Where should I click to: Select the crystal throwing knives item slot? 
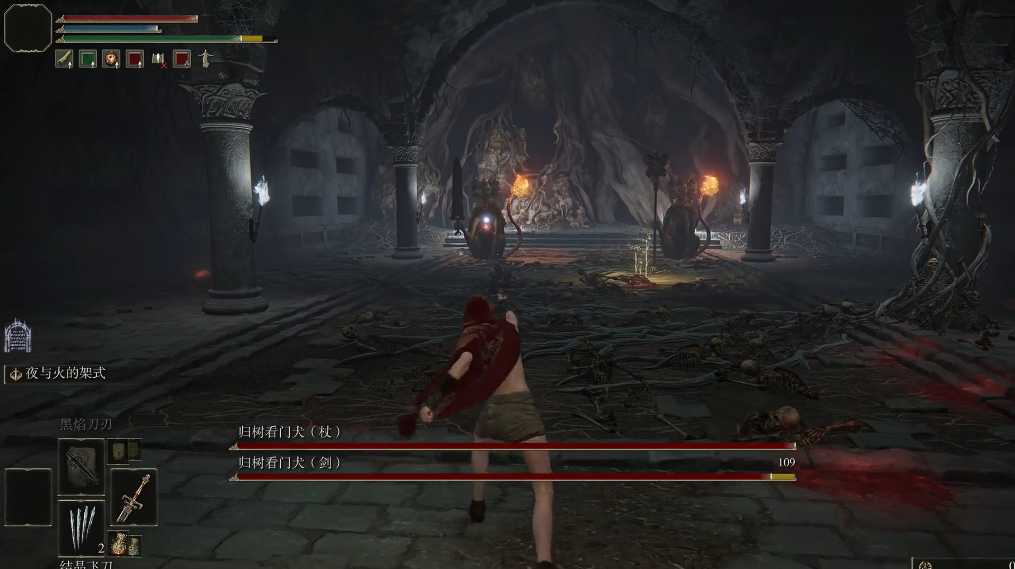(x=80, y=527)
